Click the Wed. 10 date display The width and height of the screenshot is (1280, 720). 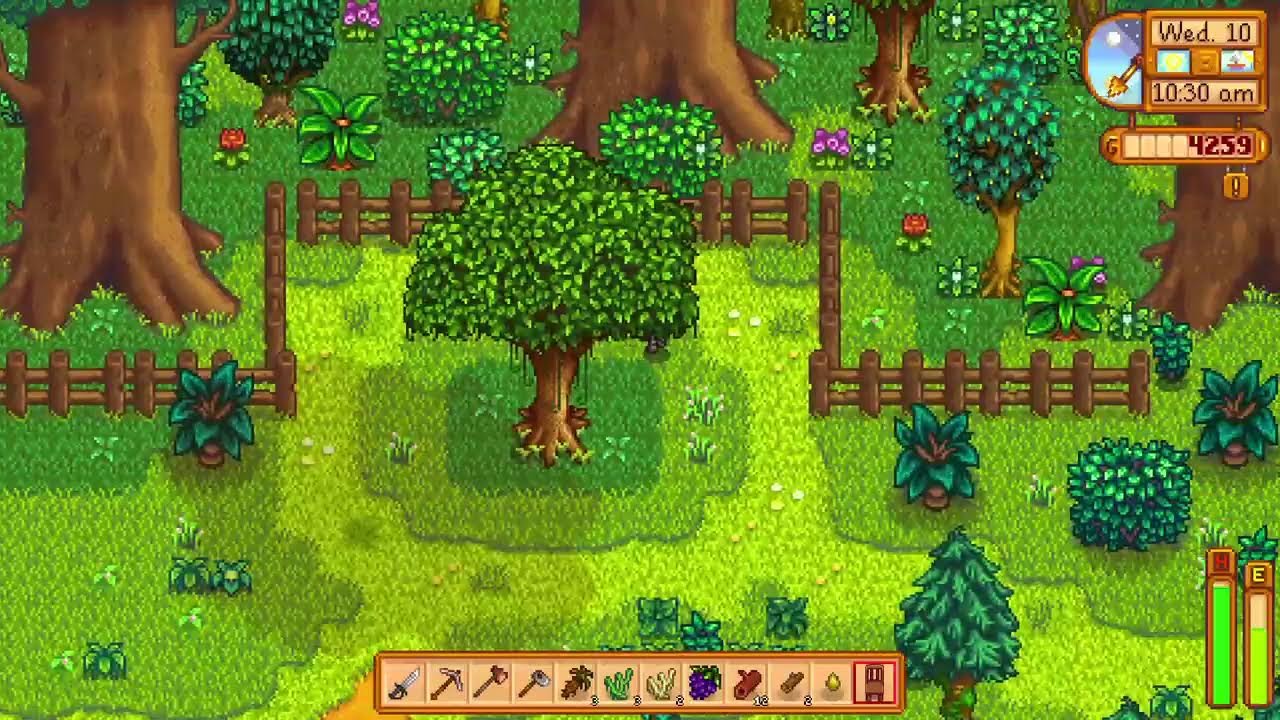click(x=1205, y=31)
